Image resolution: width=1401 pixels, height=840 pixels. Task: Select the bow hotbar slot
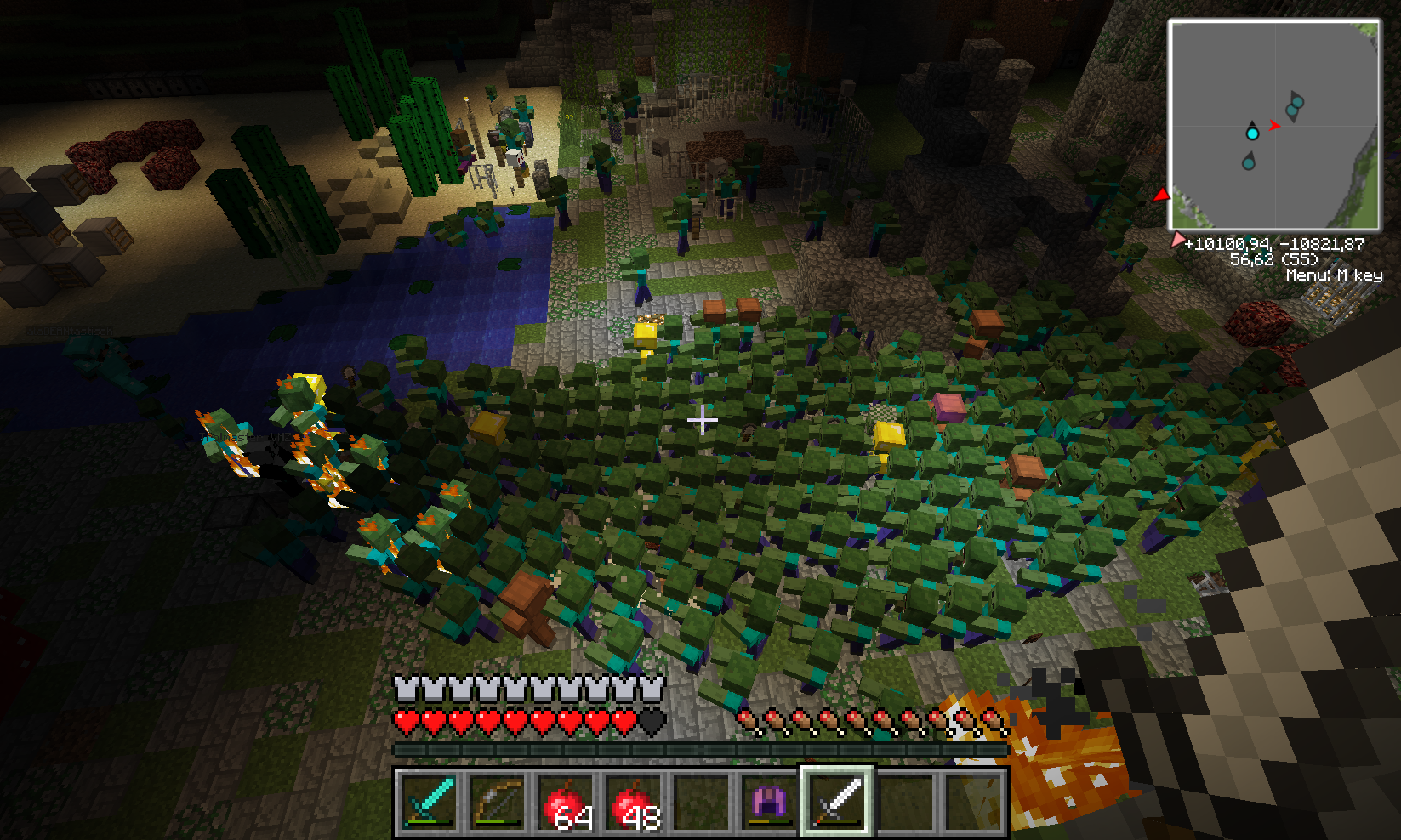496,801
